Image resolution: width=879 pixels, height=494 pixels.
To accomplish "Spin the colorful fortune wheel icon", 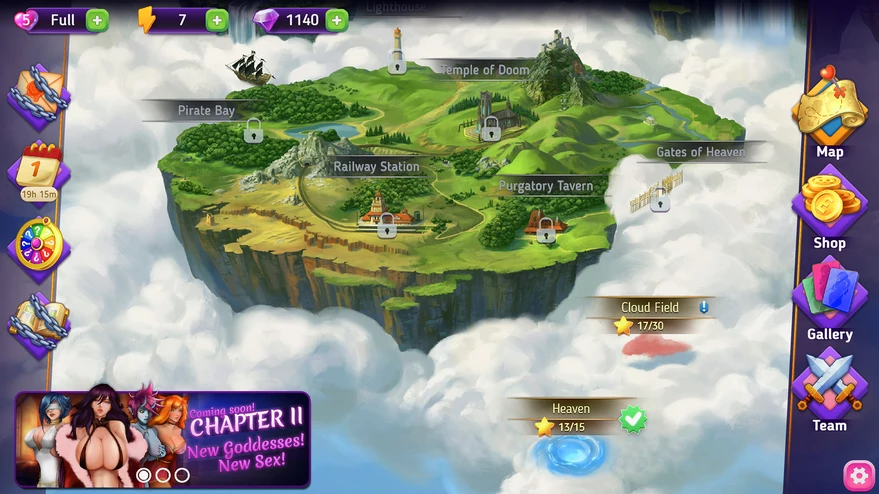I will tap(39, 243).
